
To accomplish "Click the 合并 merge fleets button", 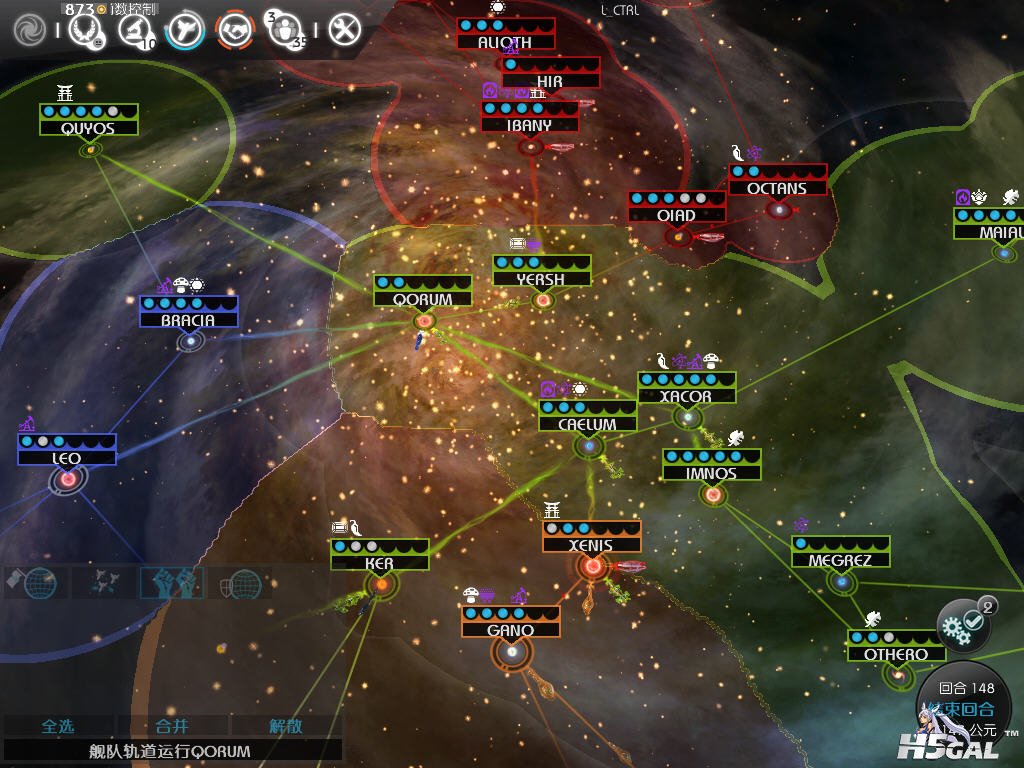I will 172,726.
